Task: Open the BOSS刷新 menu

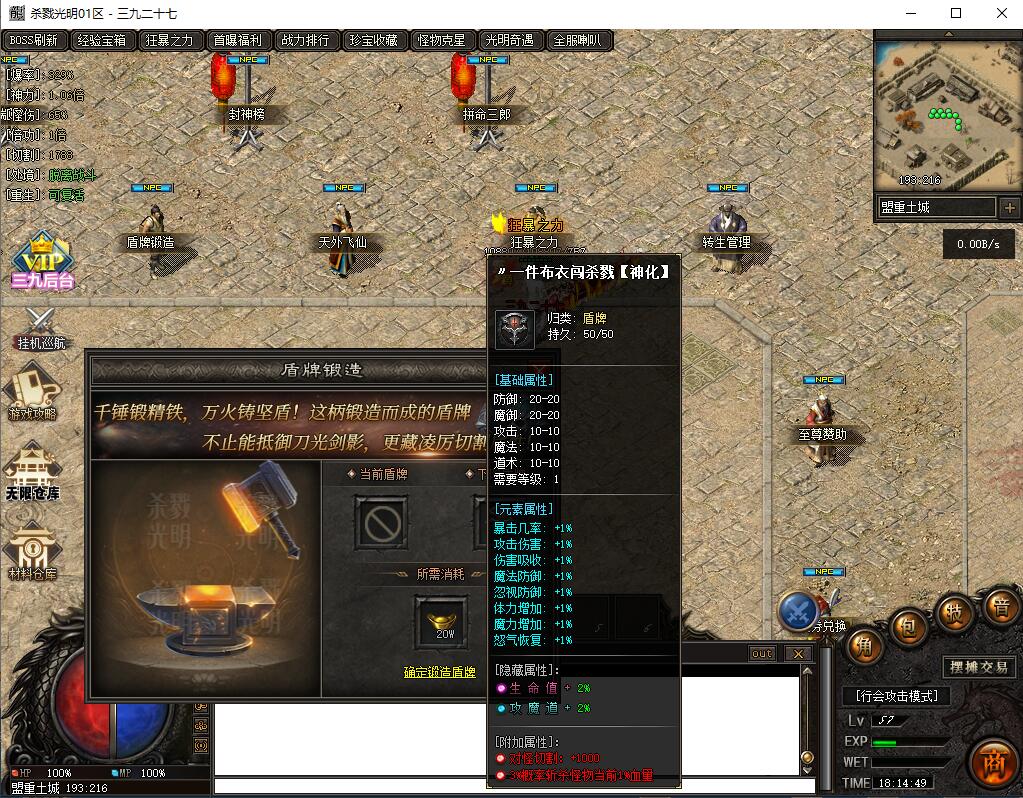Action: point(35,41)
